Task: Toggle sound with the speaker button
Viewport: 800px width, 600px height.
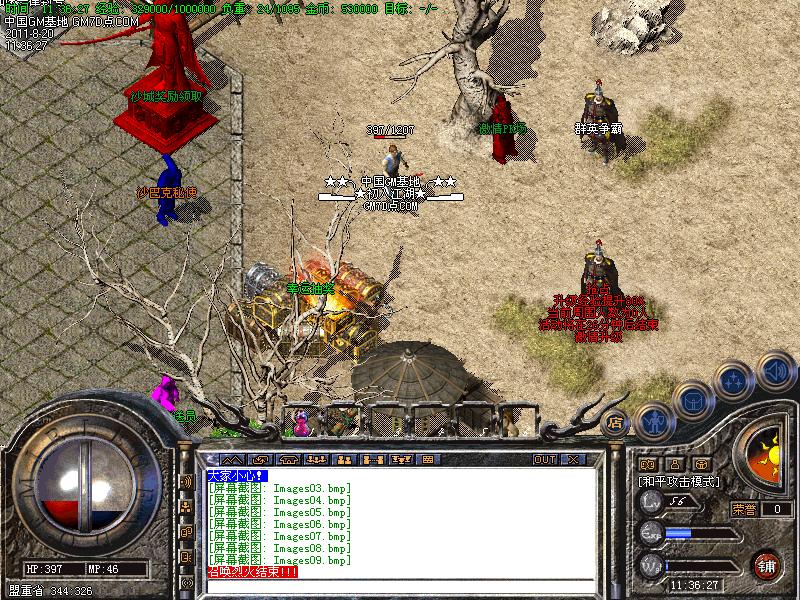Action: (775, 372)
